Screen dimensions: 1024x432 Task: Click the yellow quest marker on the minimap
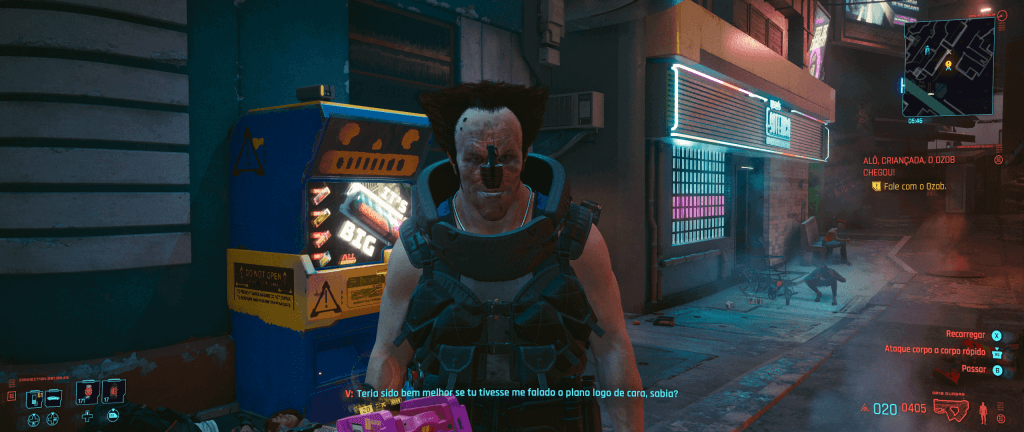pos(949,67)
